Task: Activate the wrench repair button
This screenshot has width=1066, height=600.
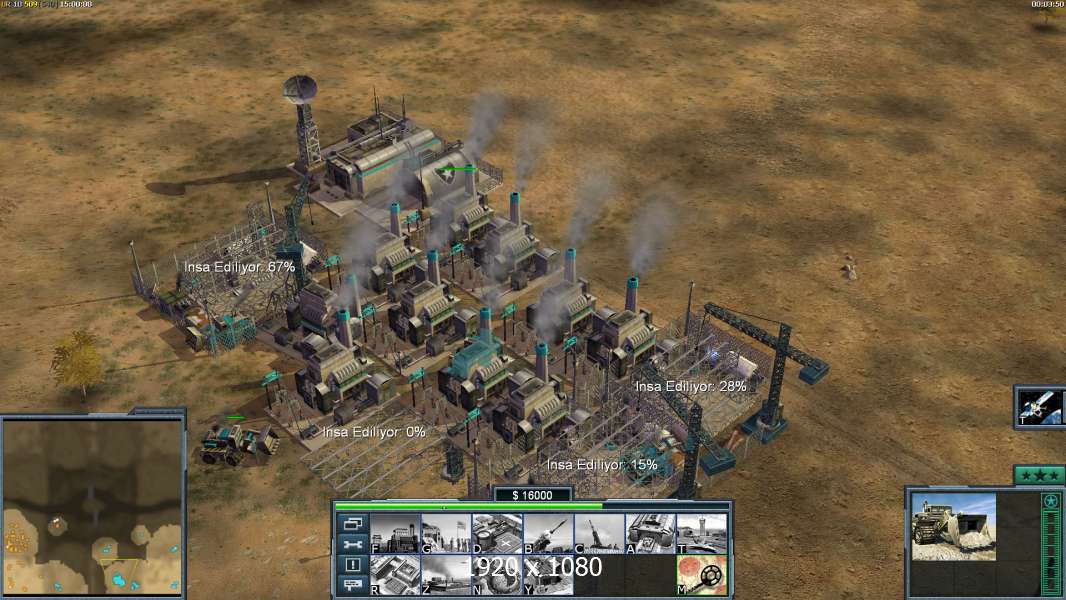Action: 353,544
